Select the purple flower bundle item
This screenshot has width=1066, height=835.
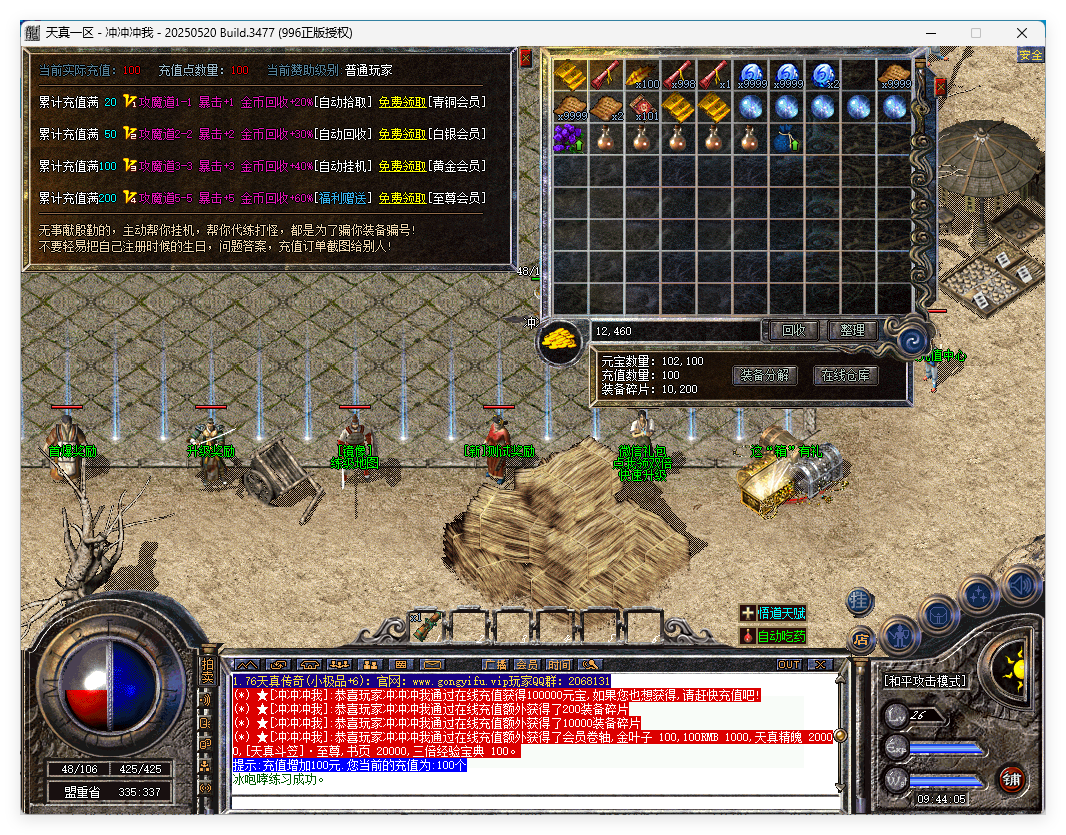tap(569, 139)
